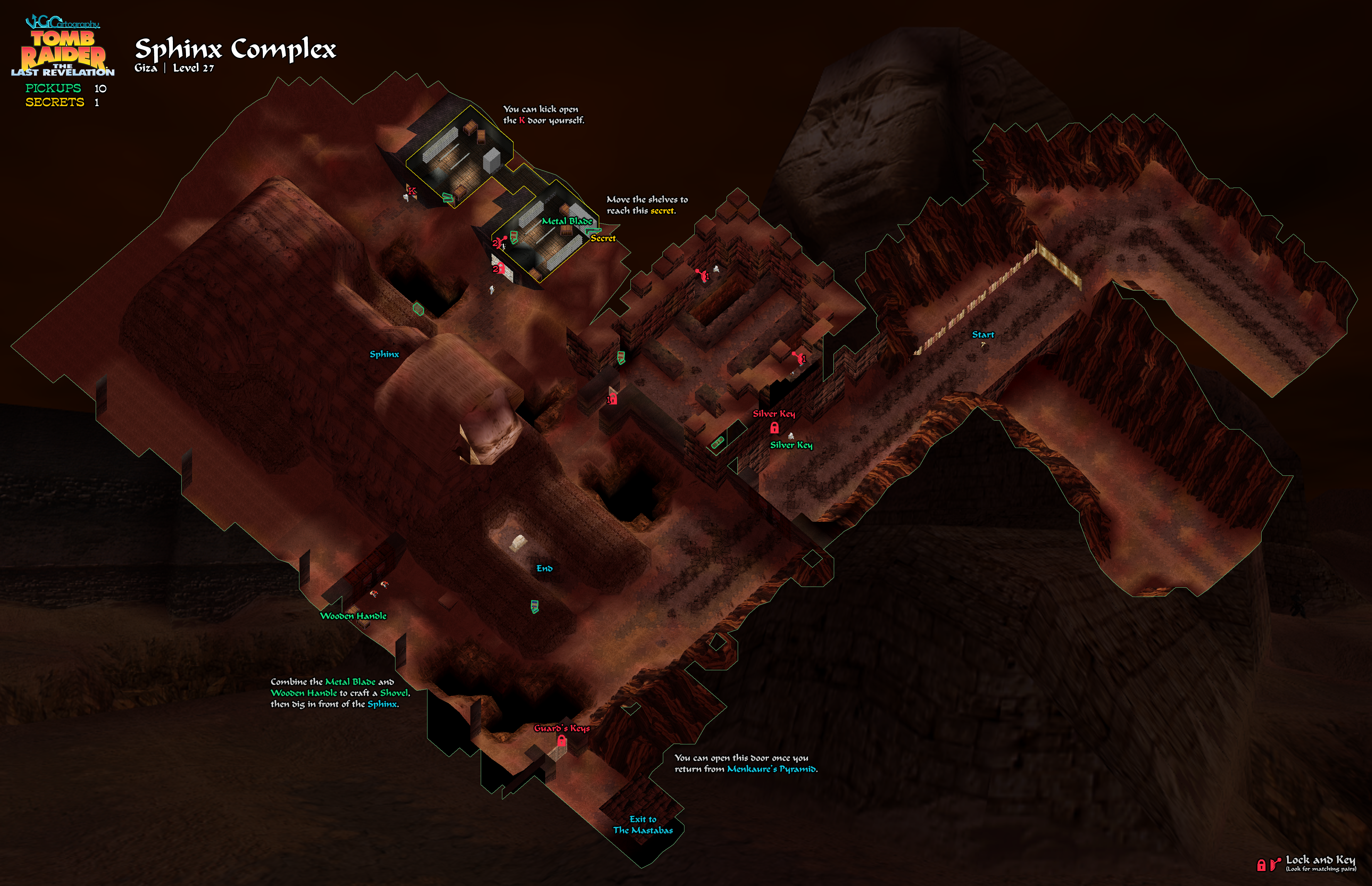Select the End marker label
Viewport: 1372px width, 886px height.
click(x=544, y=568)
